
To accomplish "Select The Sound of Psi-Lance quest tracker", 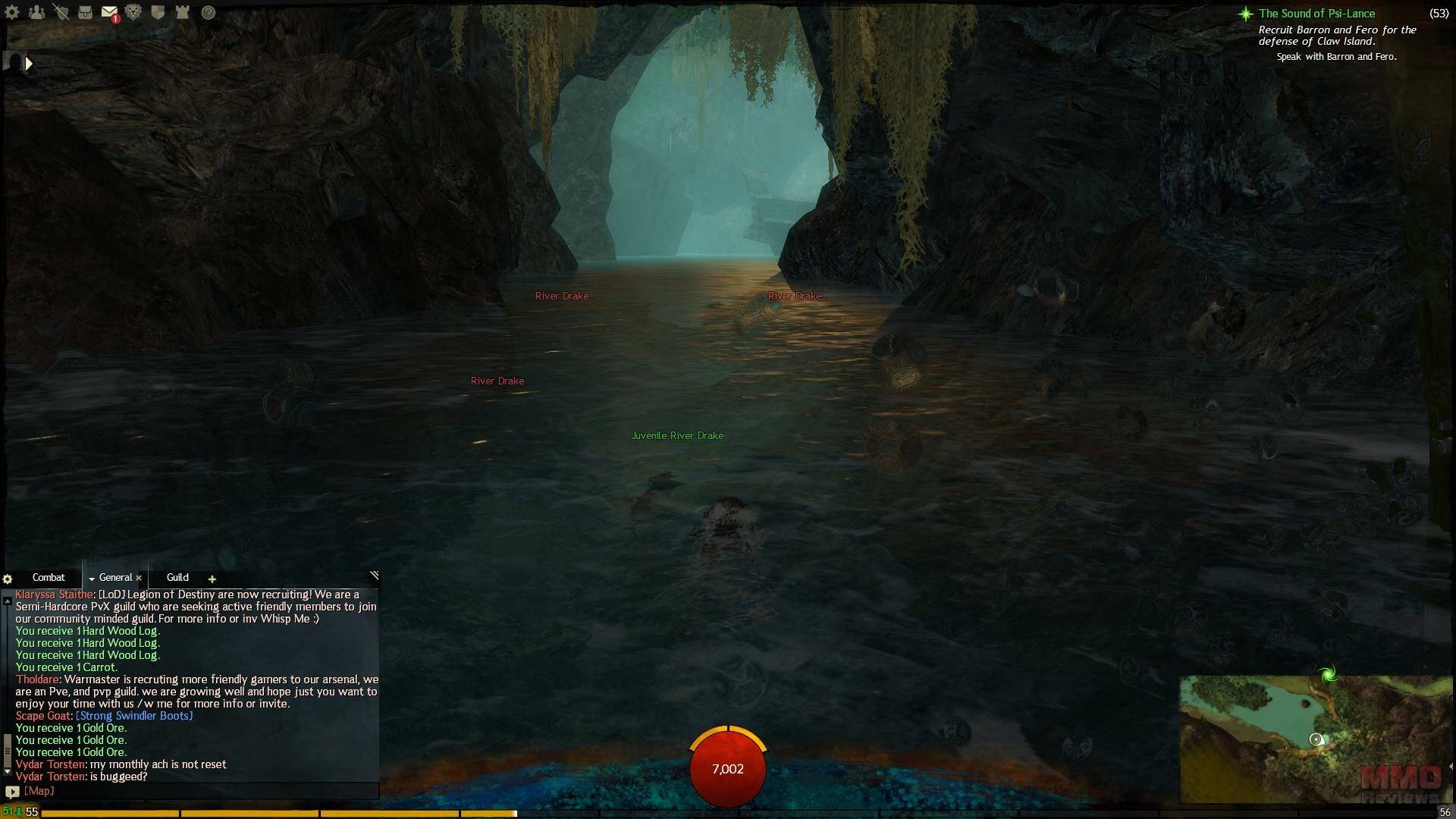I will [1316, 14].
